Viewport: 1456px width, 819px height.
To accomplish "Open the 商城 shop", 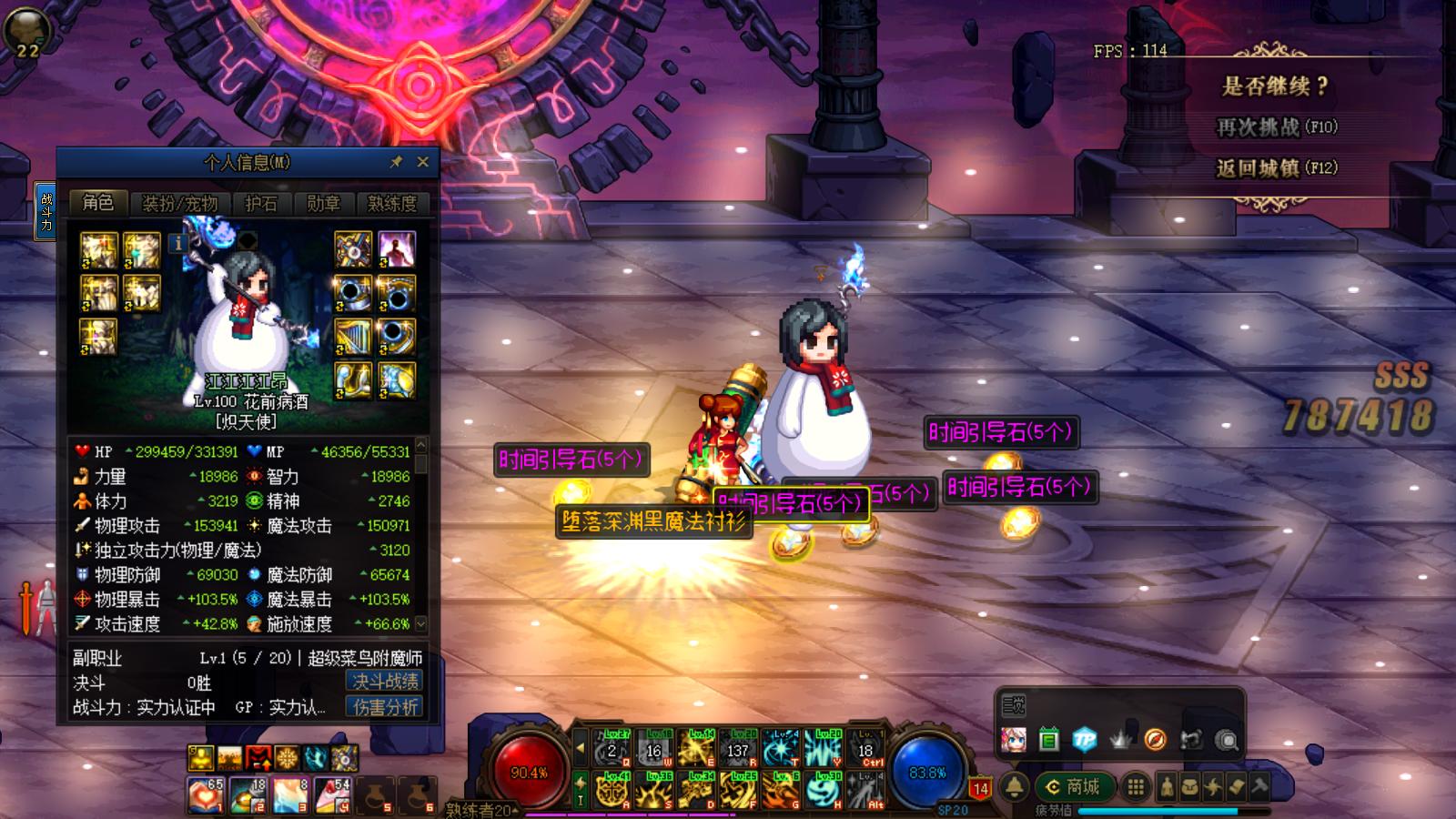I will tap(1074, 786).
